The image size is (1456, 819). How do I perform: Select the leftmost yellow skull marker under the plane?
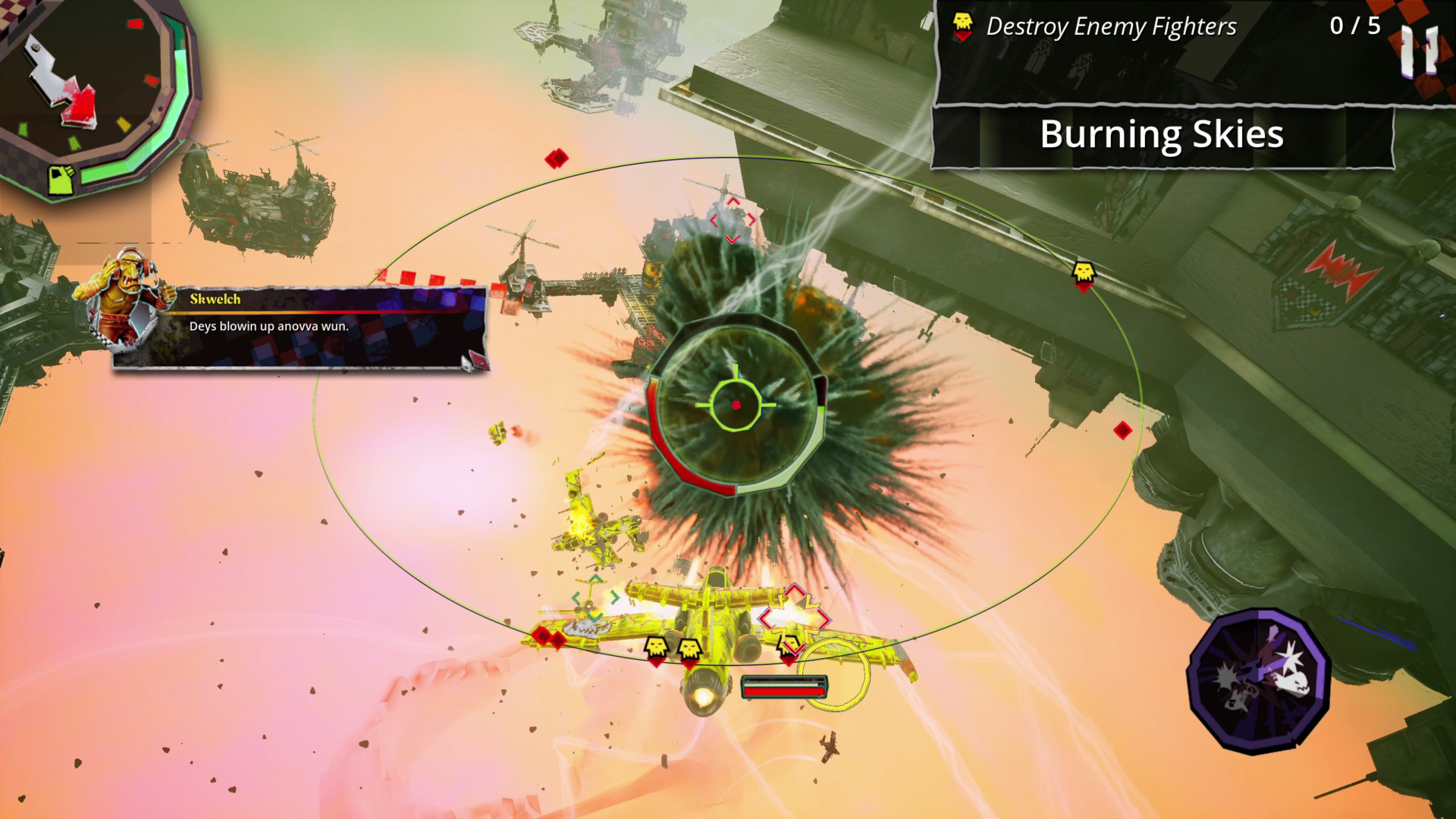[x=656, y=647]
